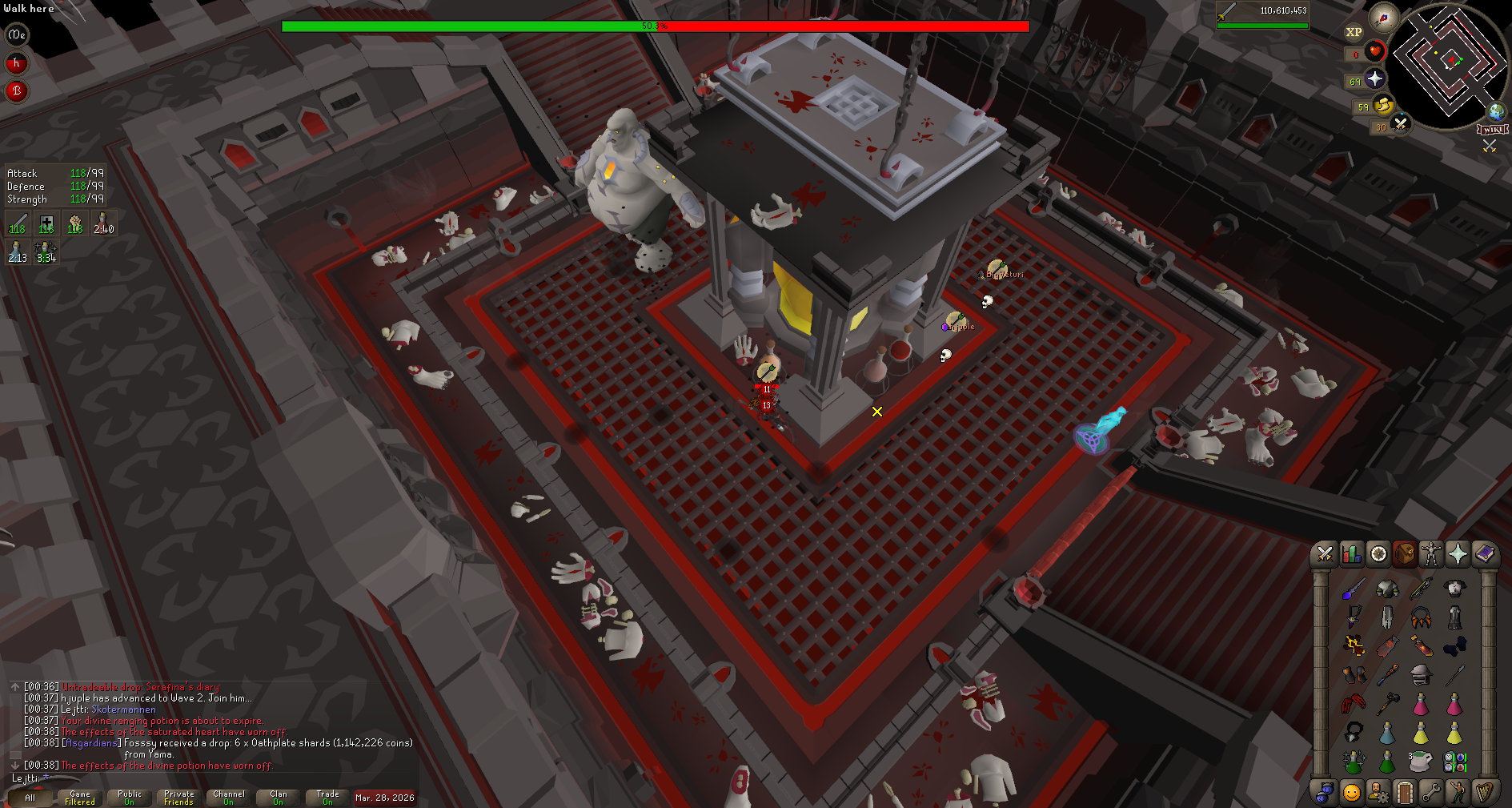Screen dimensions: 1512x808
Task: Open the Emotes tab
Action: click(x=1458, y=793)
